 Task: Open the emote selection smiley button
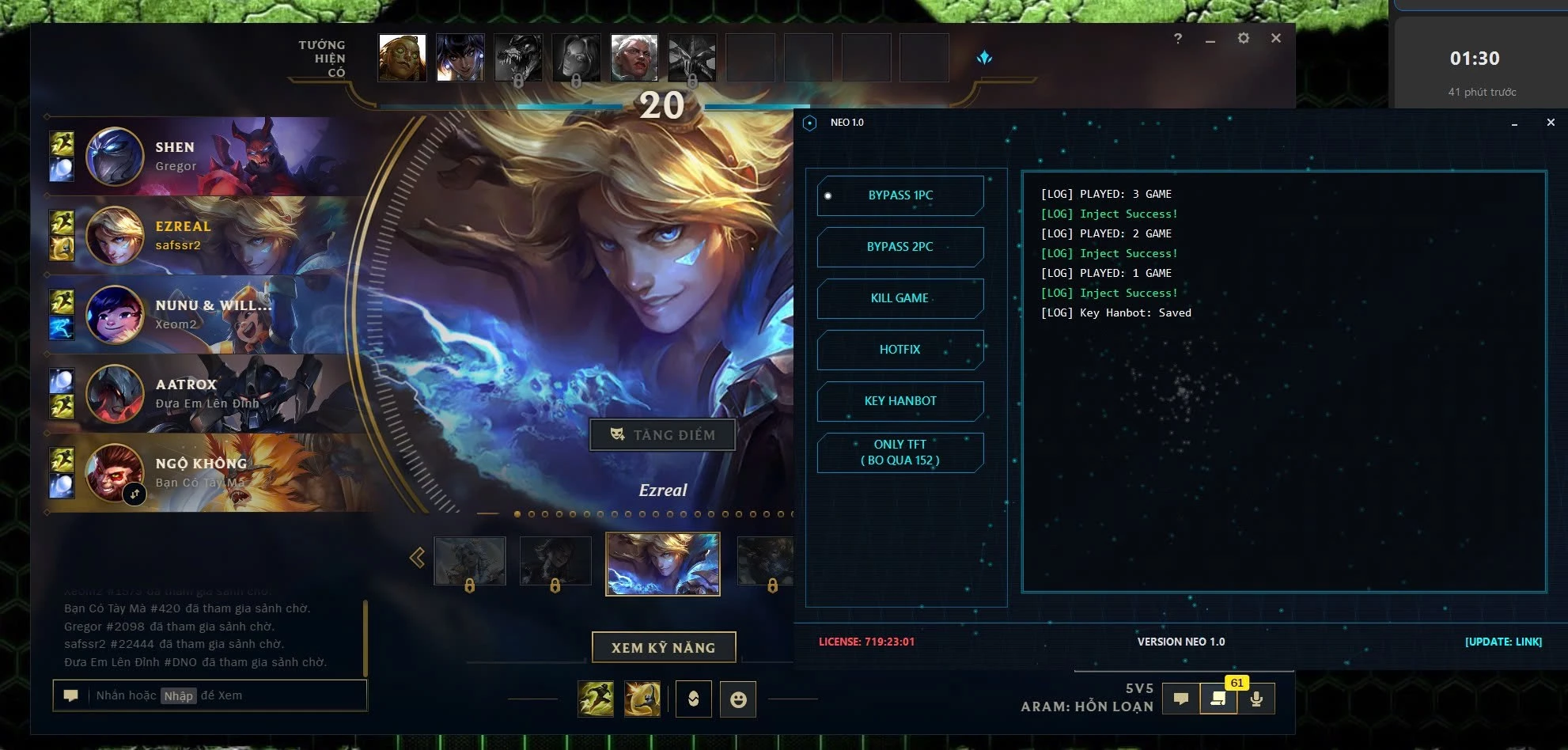(x=737, y=699)
